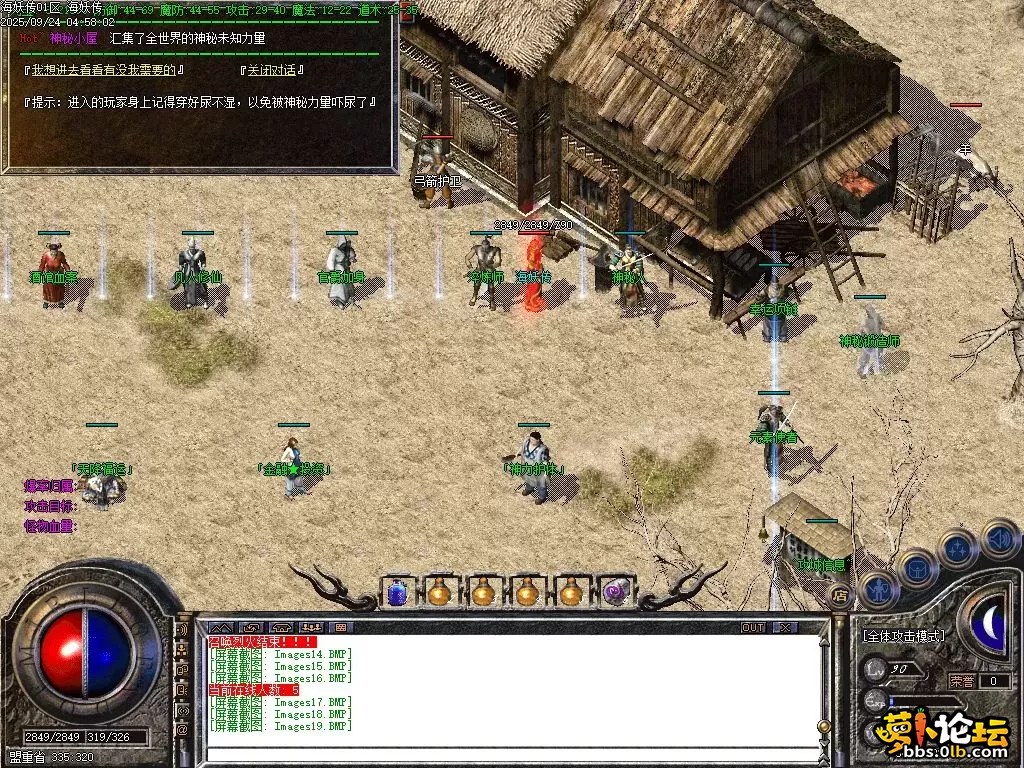Select the 关闭对话 dialogue link

(x=272, y=71)
